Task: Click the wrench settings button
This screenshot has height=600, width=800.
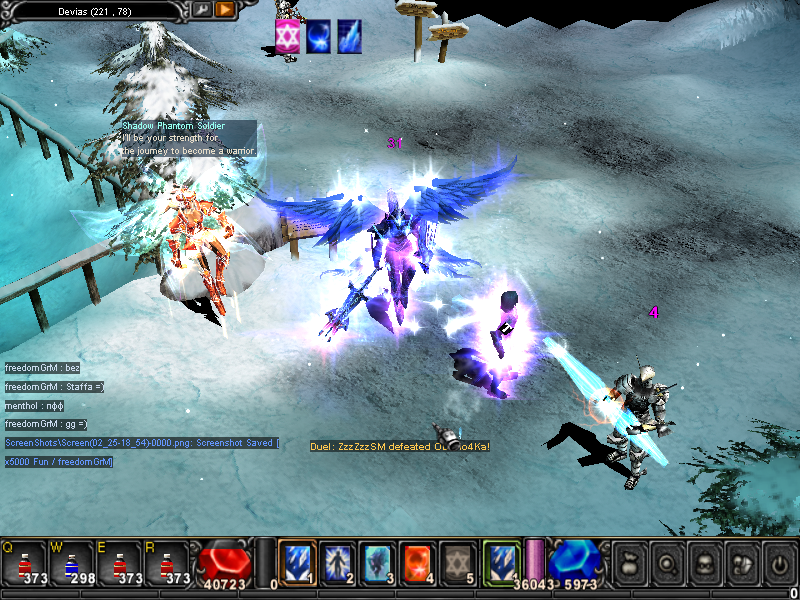Action: (201, 9)
